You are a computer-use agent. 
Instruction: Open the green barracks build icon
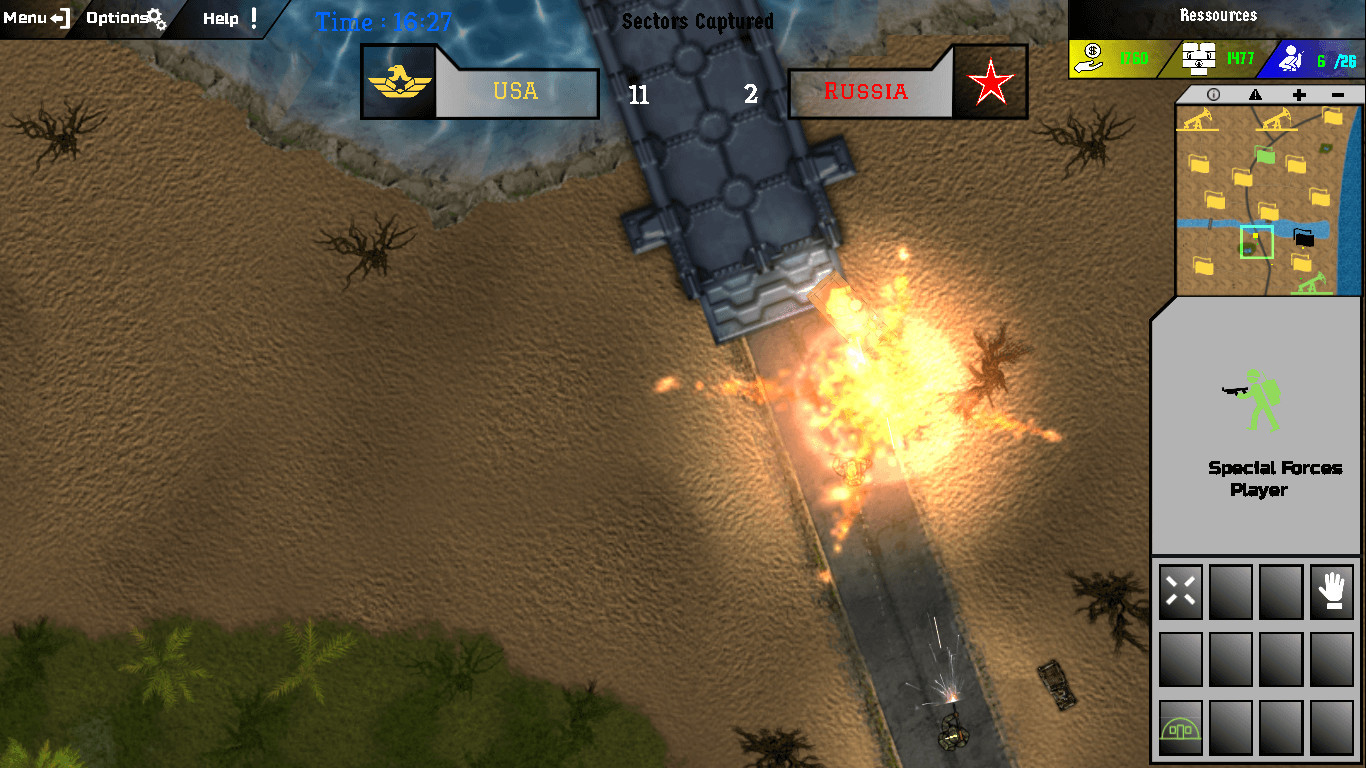click(x=1180, y=727)
